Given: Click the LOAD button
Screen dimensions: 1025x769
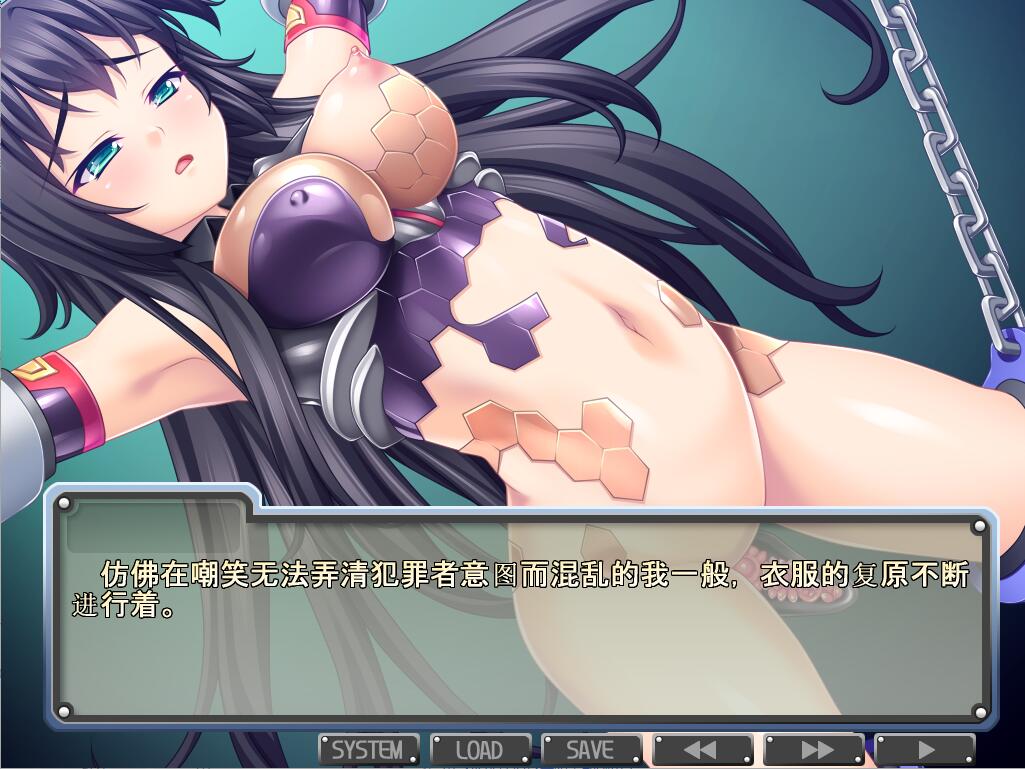Looking at the screenshot, I should (480, 749).
